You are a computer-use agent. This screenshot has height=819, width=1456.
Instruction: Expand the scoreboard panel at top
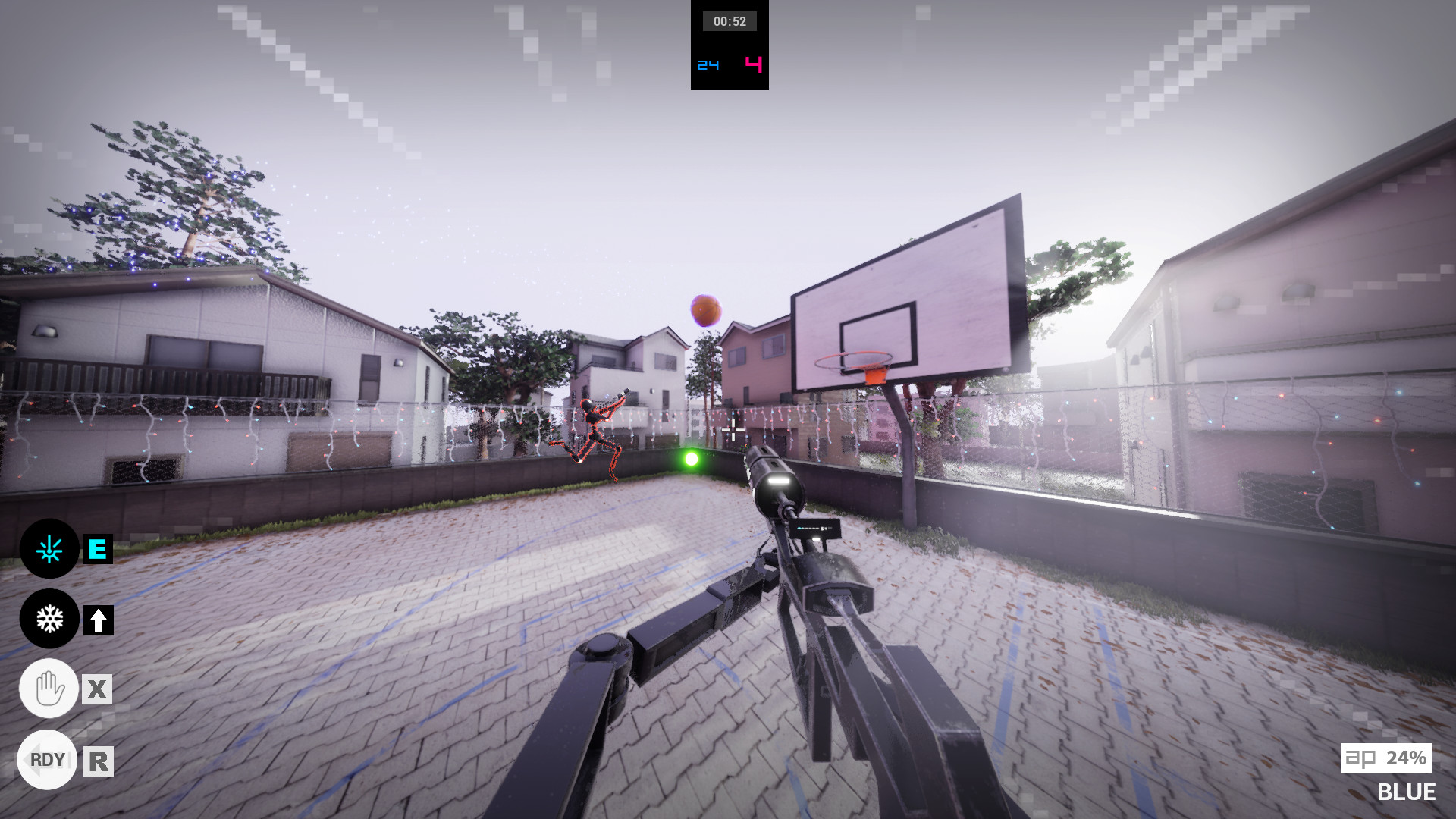click(x=730, y=47)
